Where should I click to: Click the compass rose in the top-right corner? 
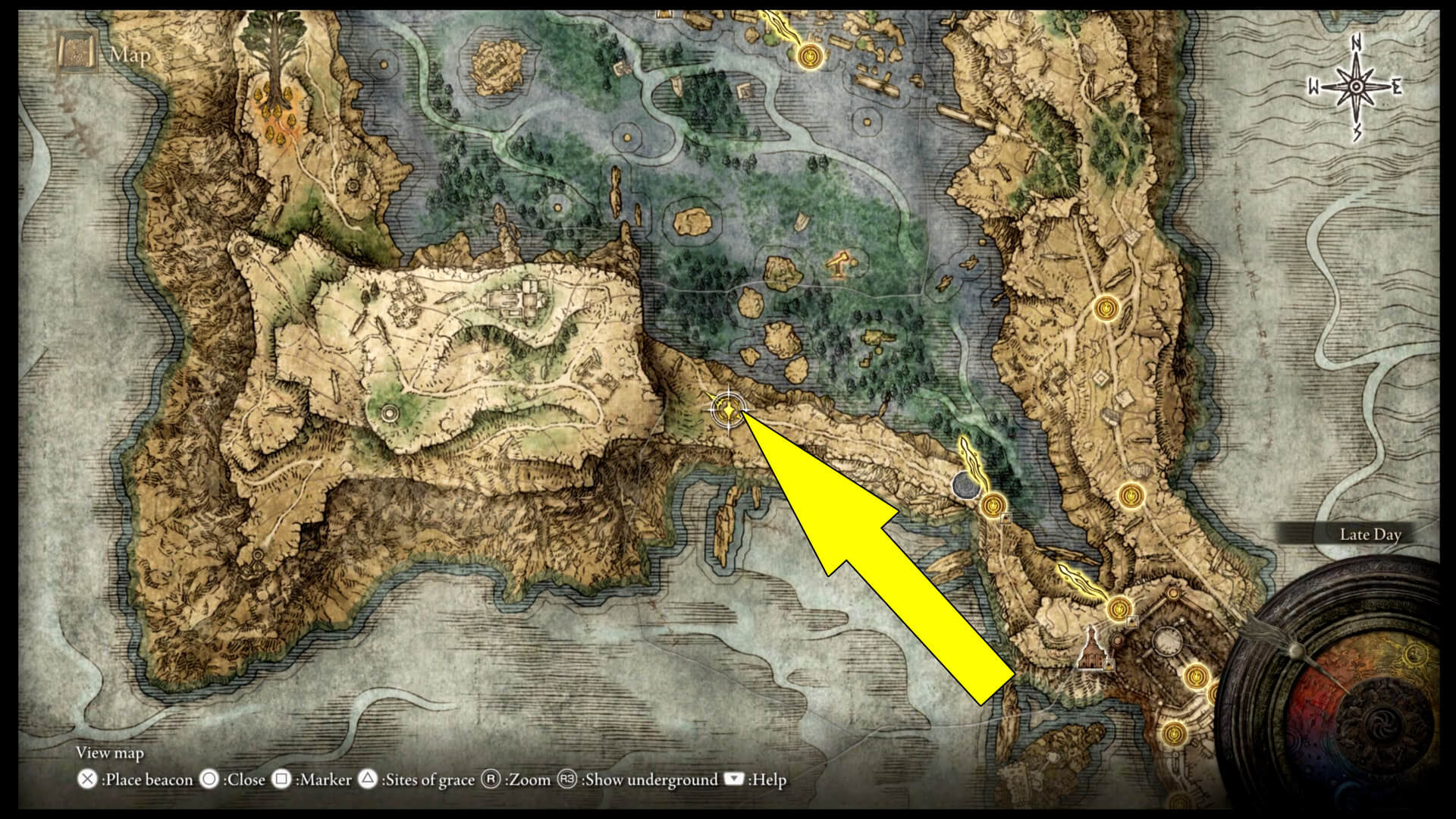(1355, 85)
